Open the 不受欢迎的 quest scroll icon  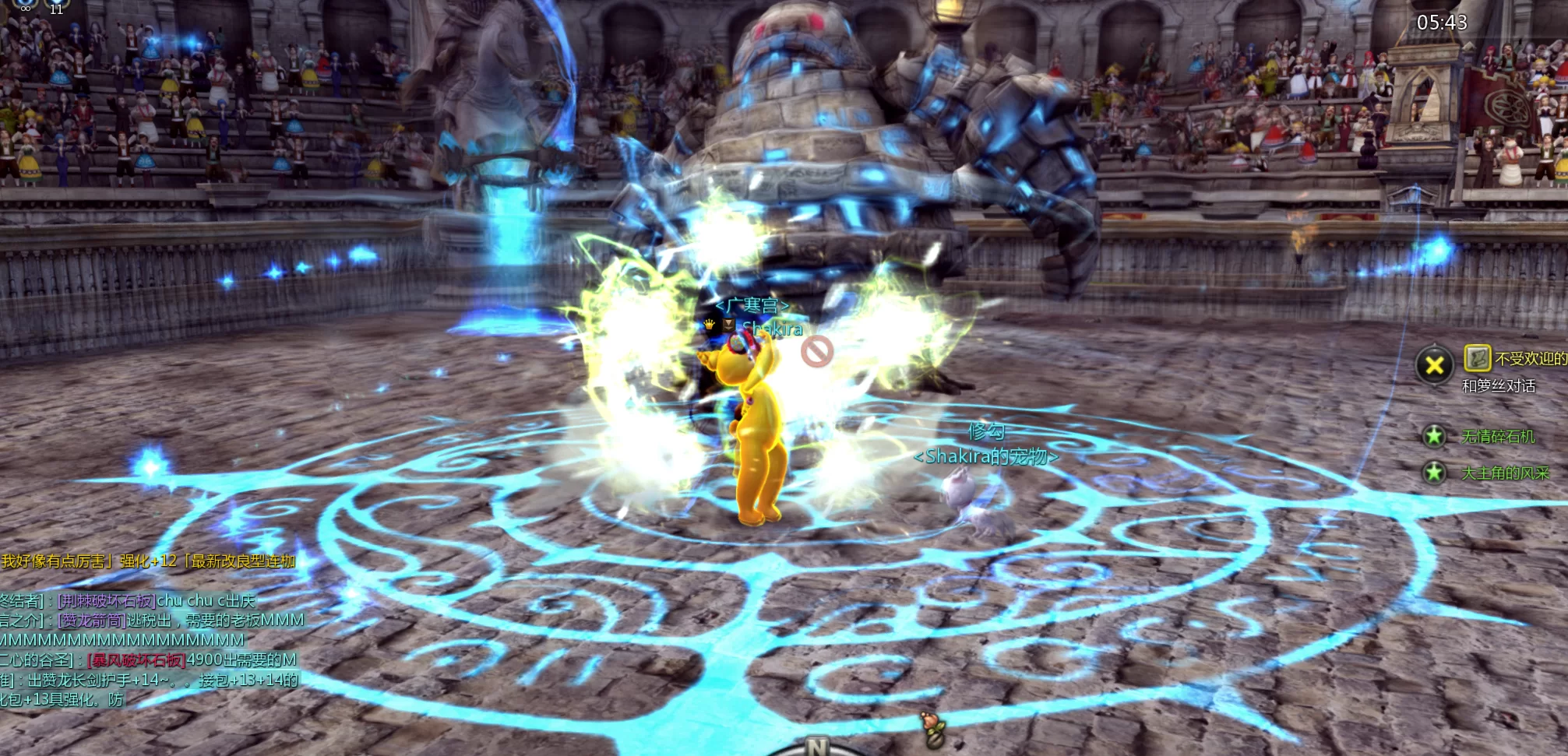[x=1477, y=358]
